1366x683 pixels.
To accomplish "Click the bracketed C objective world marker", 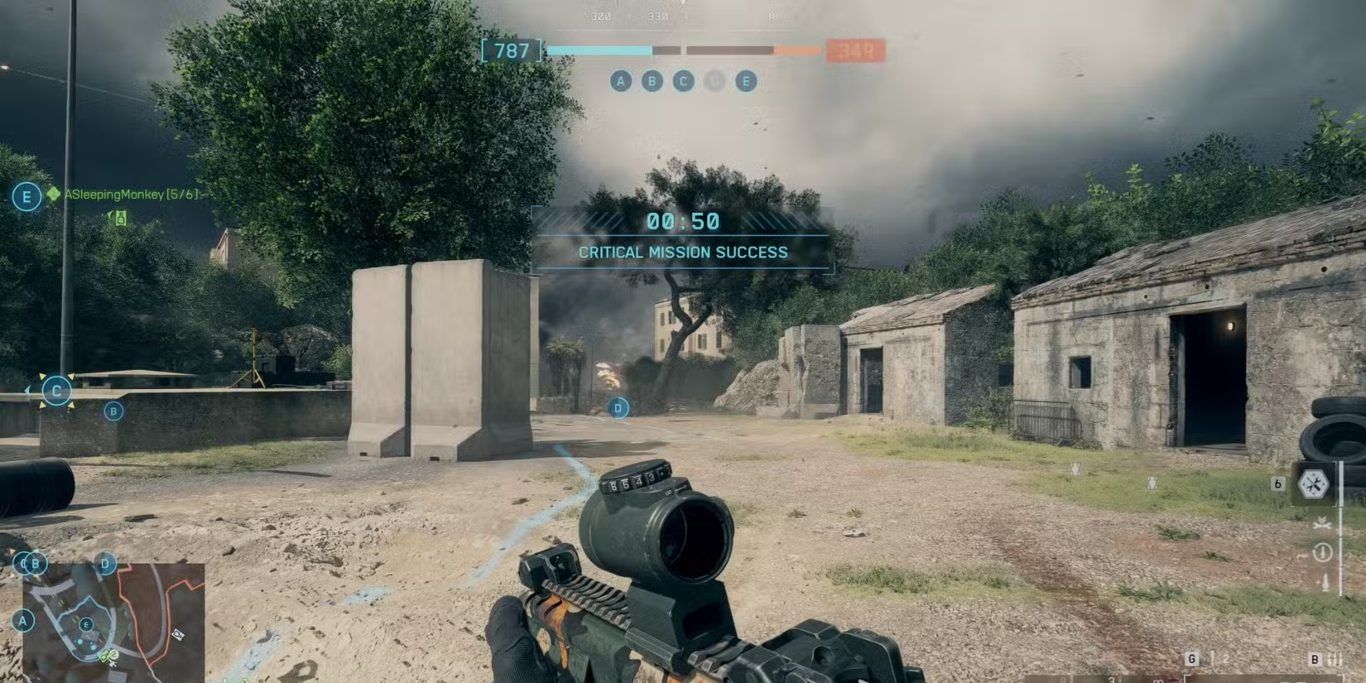I will [57, 390].
